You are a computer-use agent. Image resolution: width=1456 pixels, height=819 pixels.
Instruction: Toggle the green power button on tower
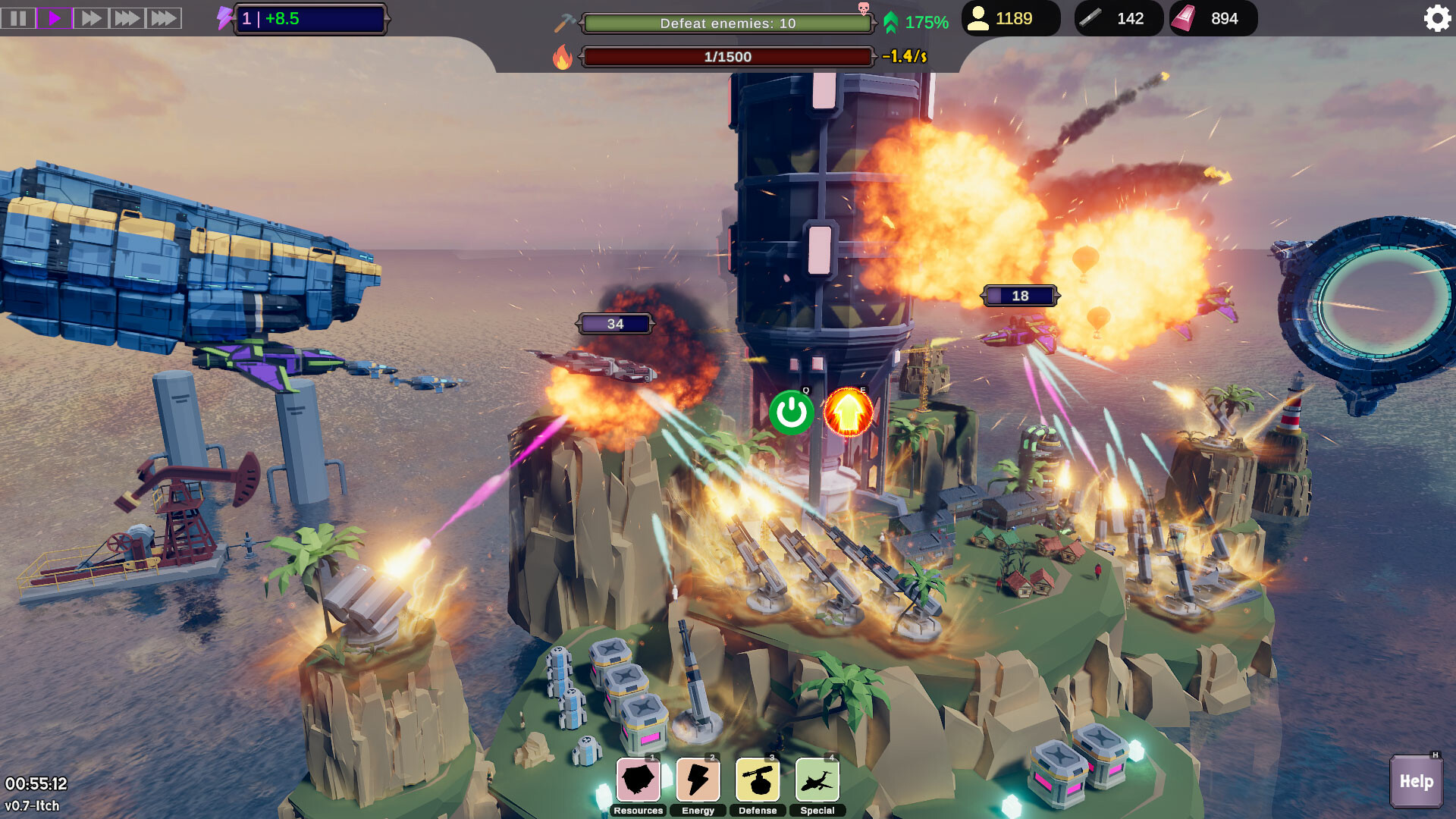click(x=791, y=413)
